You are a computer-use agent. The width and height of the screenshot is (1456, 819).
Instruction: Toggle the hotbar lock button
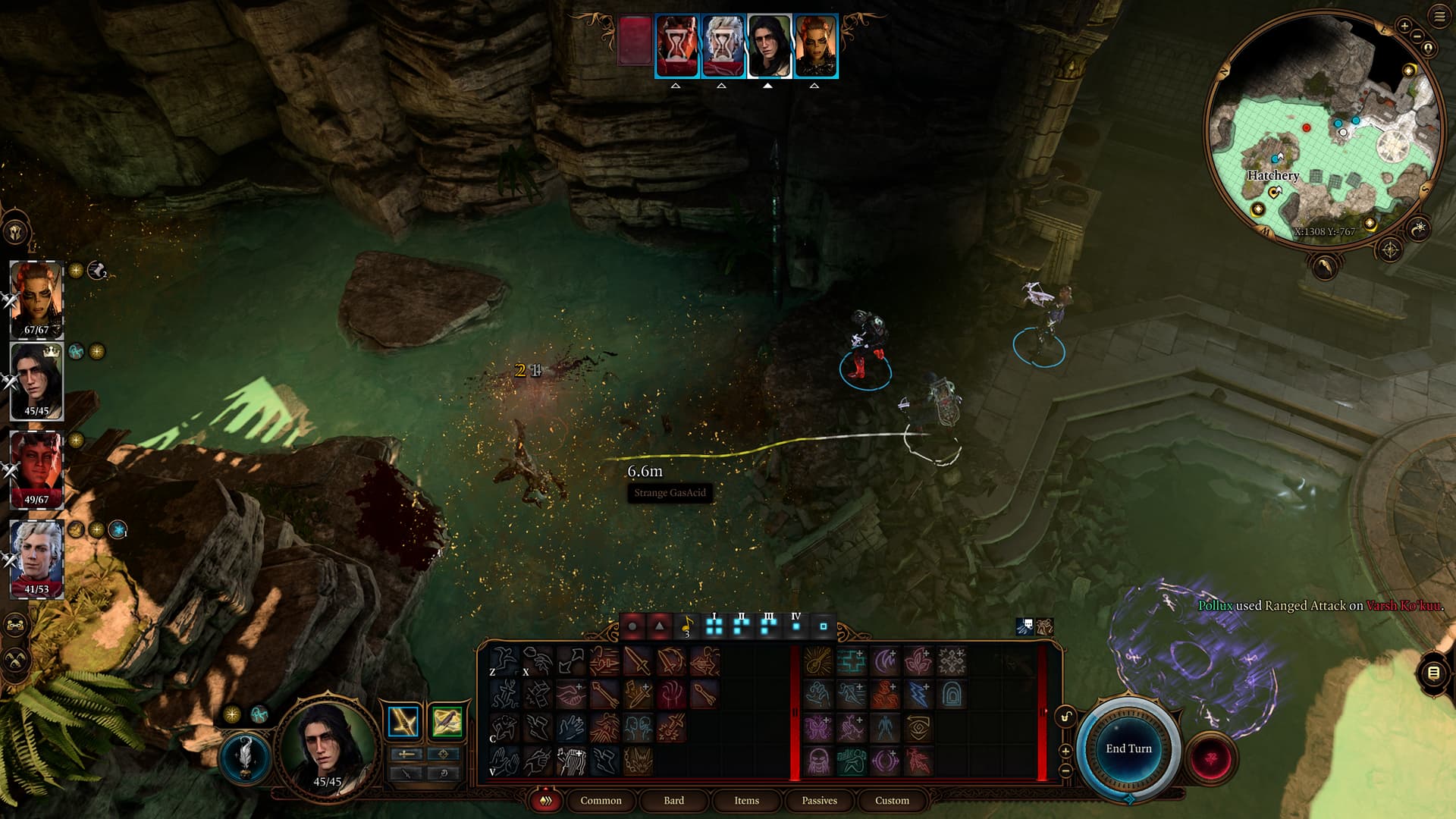1066,717
